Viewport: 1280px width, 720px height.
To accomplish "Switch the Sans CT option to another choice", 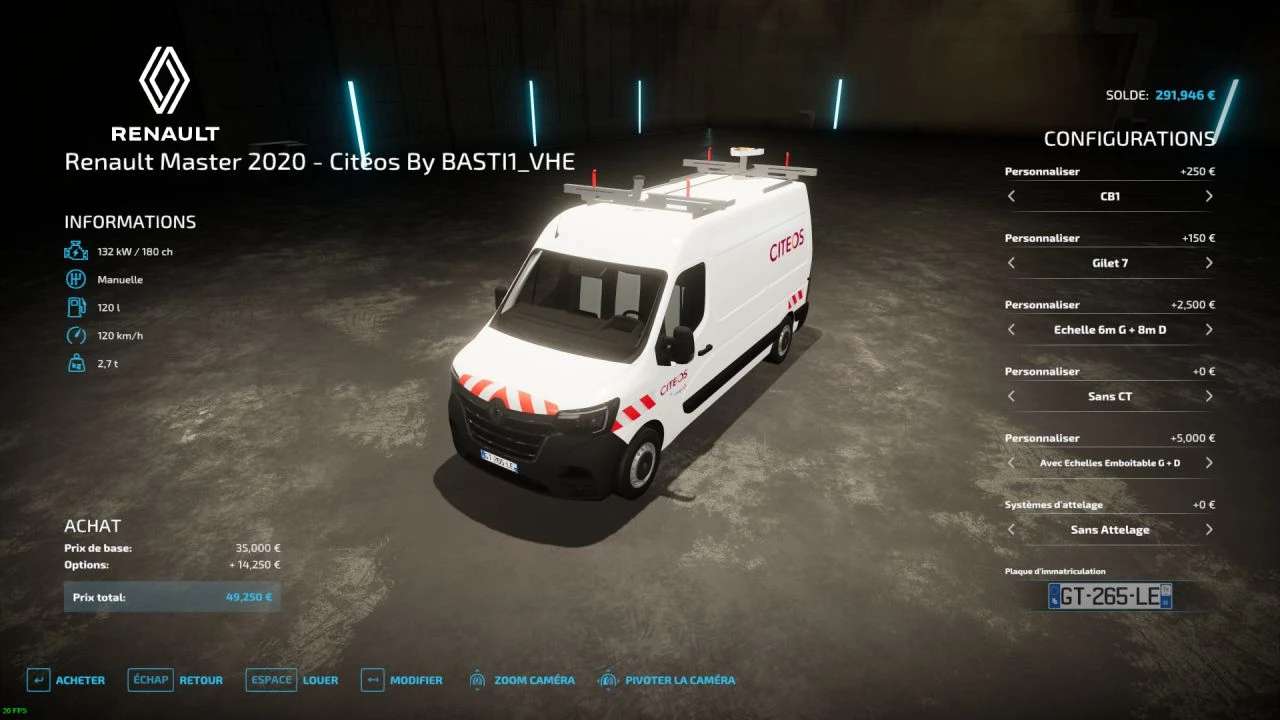I will 1208,396.
